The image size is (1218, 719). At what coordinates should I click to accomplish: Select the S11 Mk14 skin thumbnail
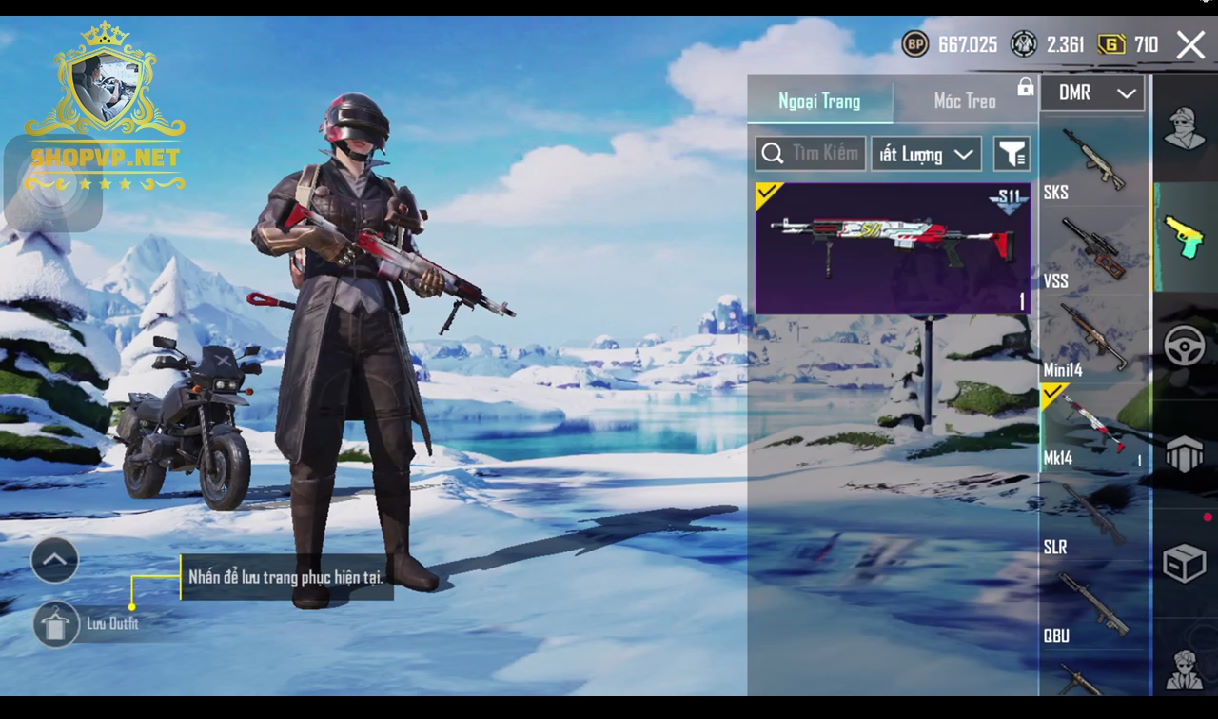click(892, 248)
